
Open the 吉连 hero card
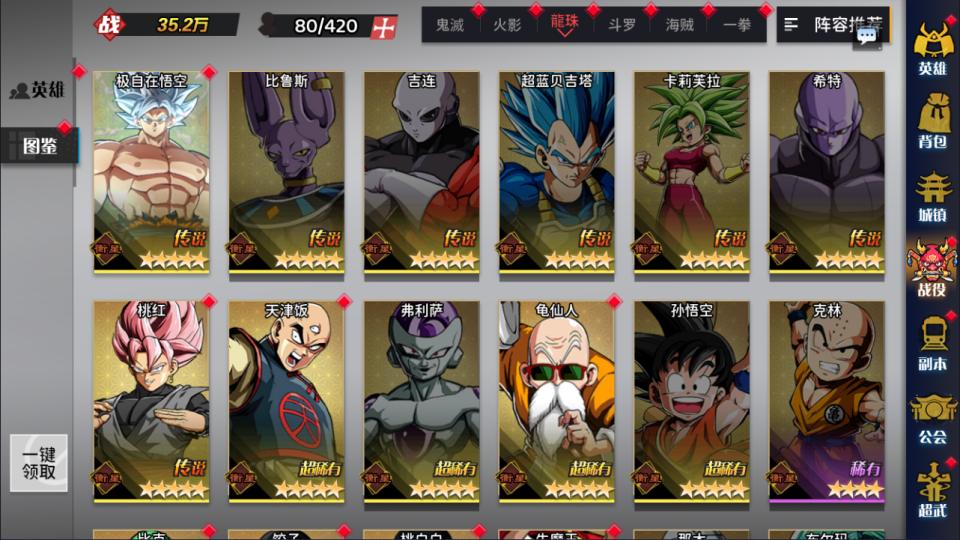tap(421, 172)
